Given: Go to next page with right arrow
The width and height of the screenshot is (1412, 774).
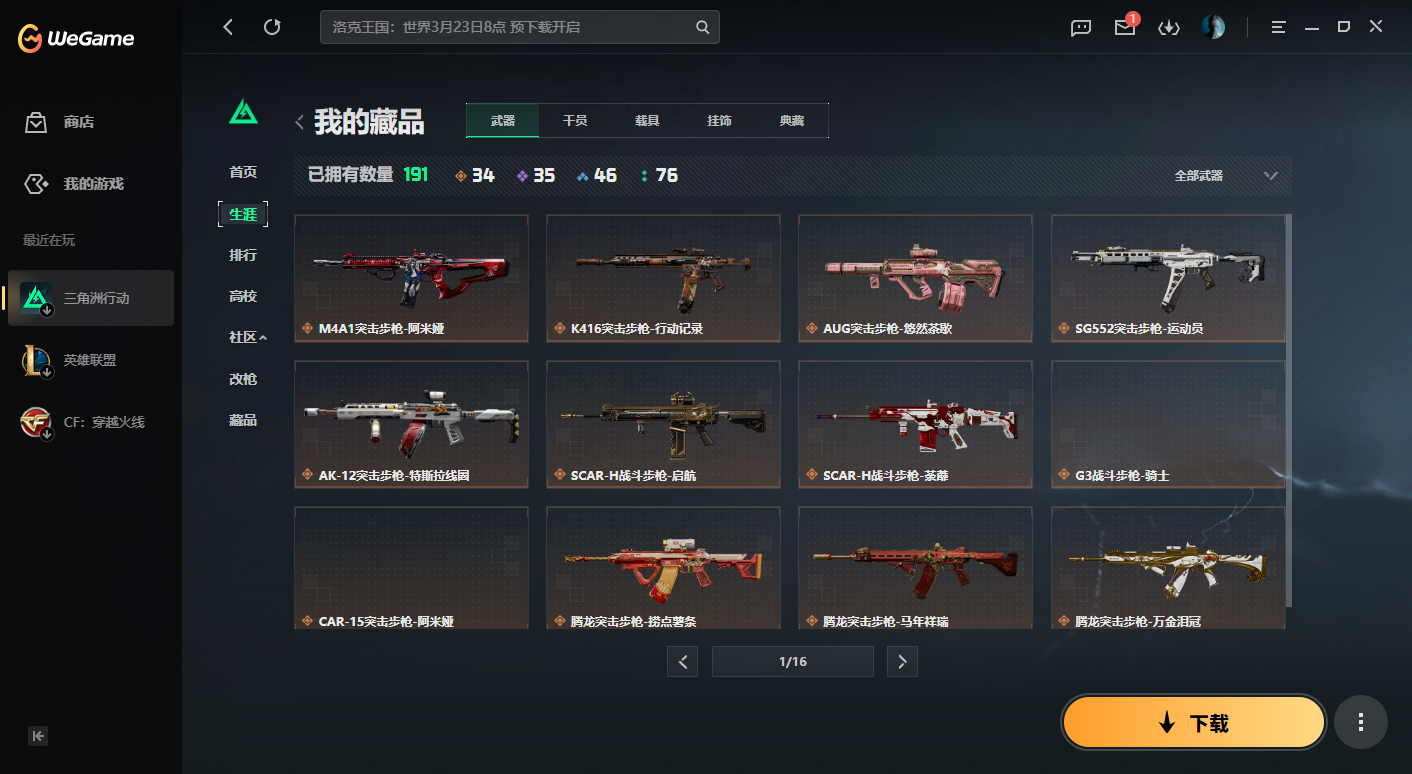Looking at the screenshot, I should tap(902, 661).
